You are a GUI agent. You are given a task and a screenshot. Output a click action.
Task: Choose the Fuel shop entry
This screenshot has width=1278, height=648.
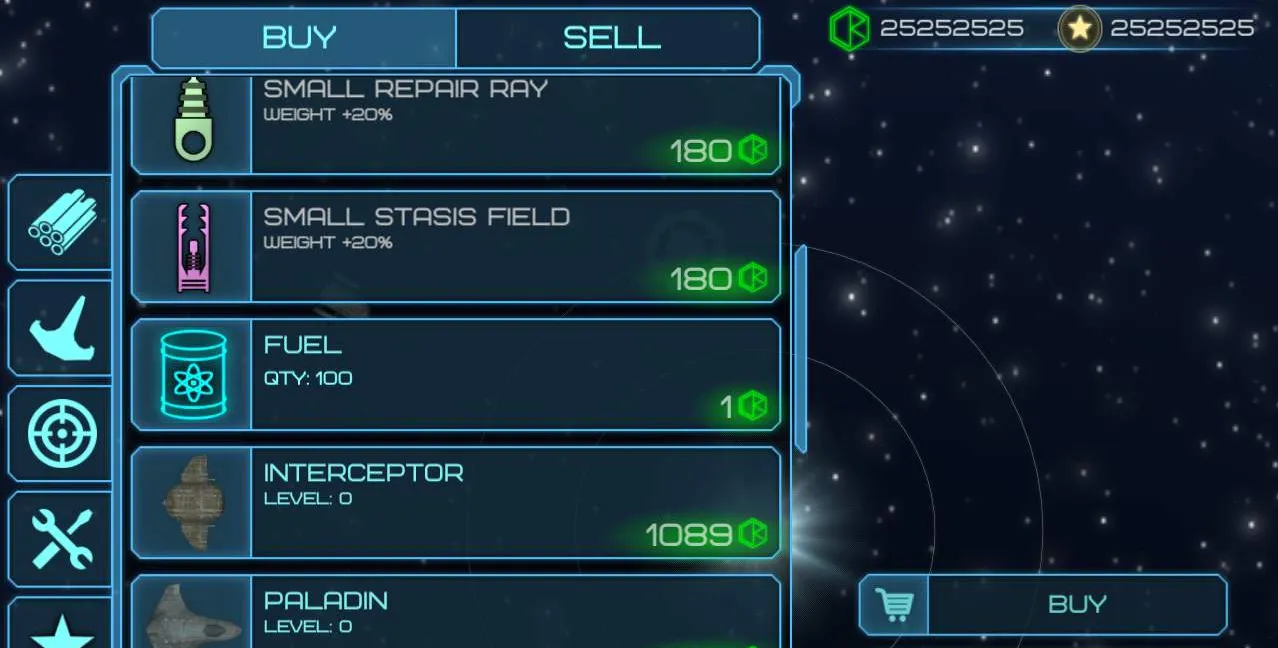(455, 374)
